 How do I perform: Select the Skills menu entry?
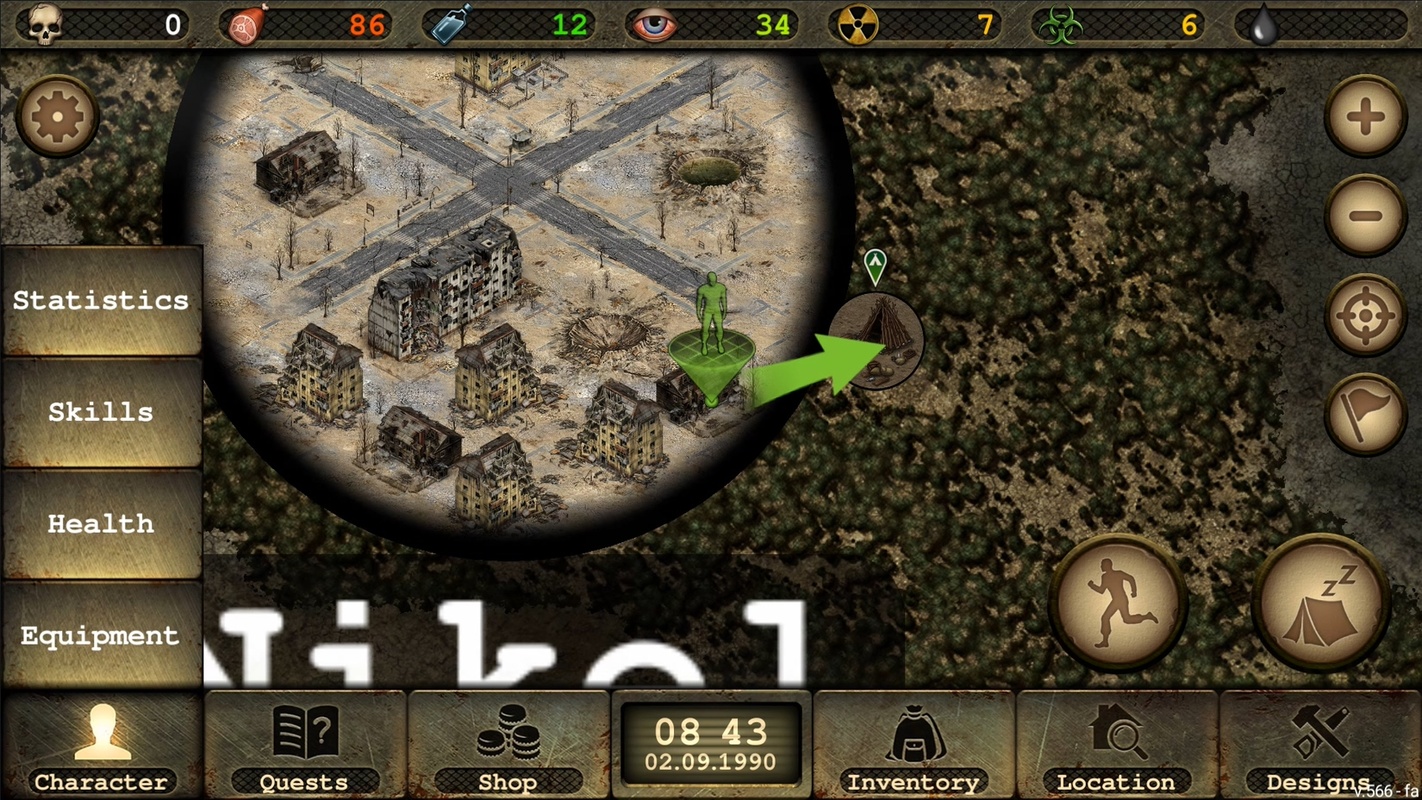coord(101,412)
